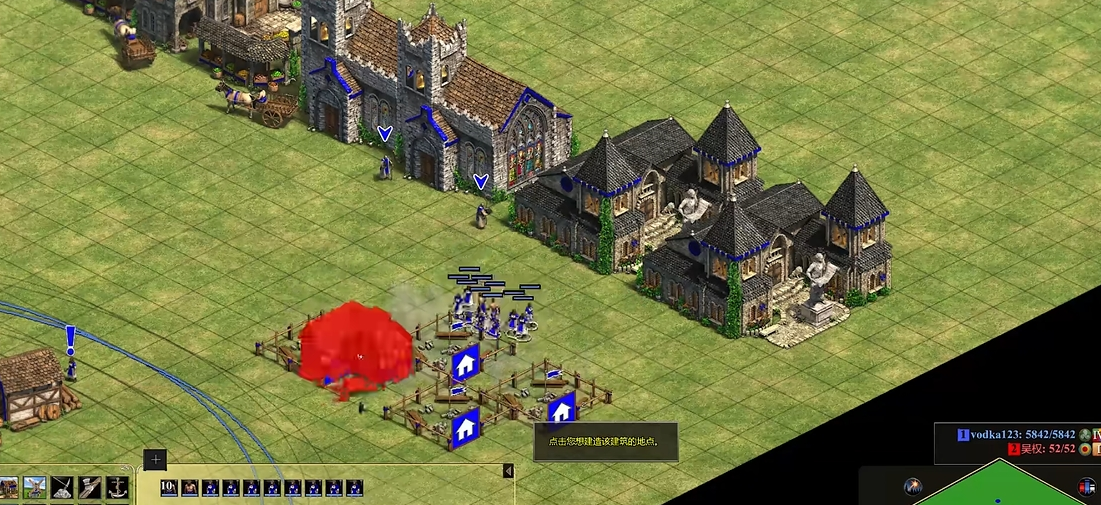The width and height of the screenshot is (1101, 505).
Task: Select player vodka123 in the score list
Action: pos(1018,435)
